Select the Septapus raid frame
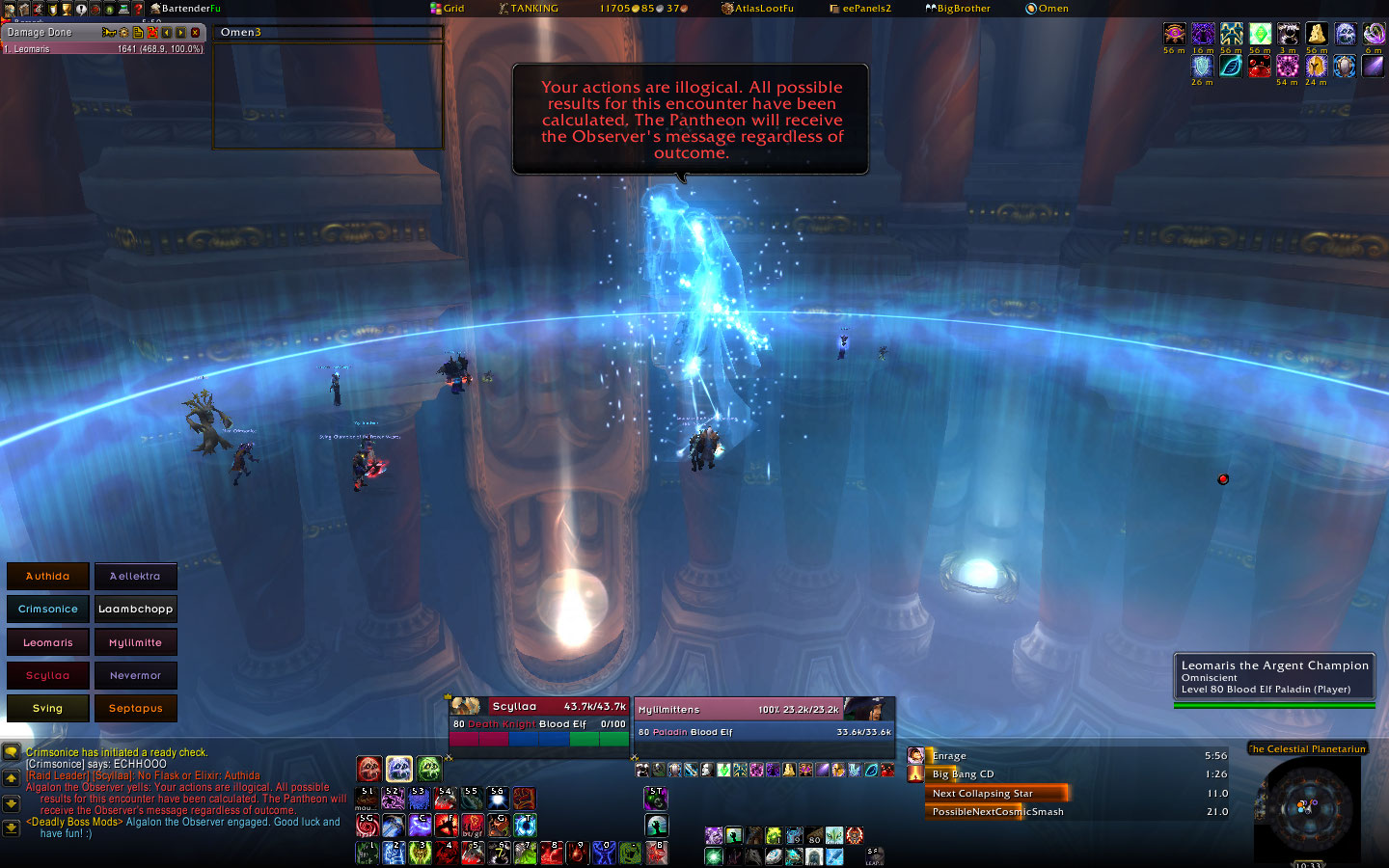The height and width of the screenshot is (868, 1389). pos(135,708)
